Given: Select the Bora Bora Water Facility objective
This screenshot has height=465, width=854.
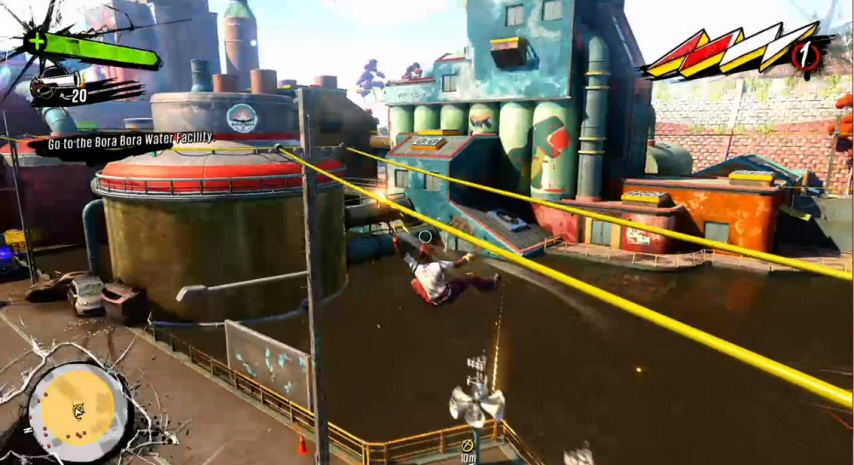Looking at the screenshot, I should coord(131,140).
